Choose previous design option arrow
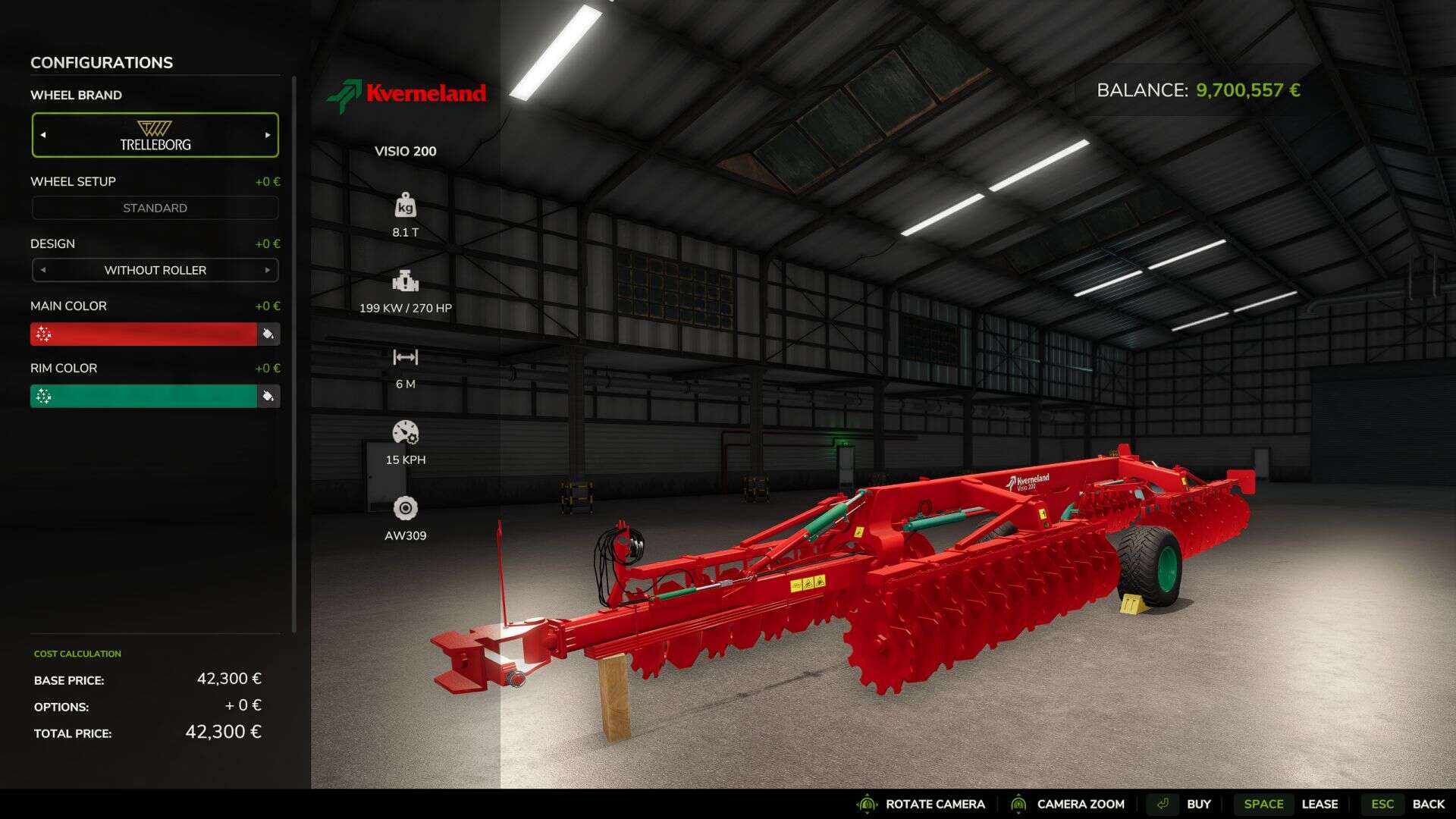The height and width of the screenshot is (819, 1456). click(43, 270)
